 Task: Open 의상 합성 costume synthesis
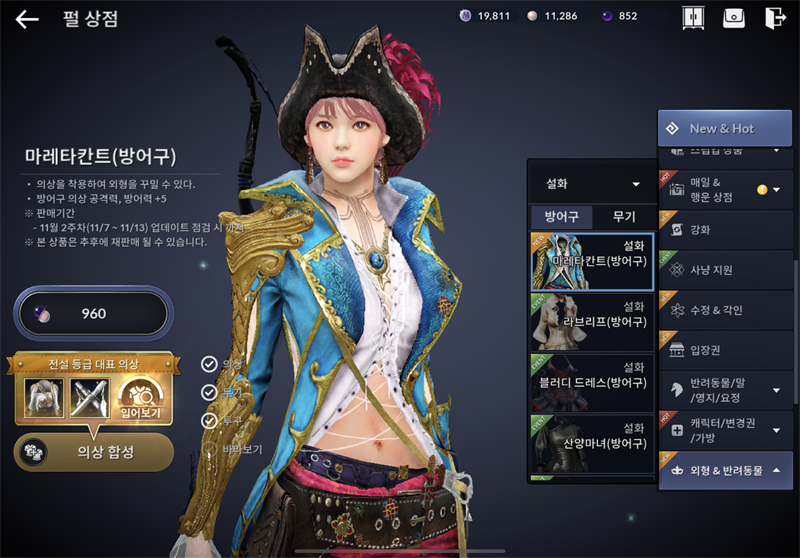tap(94, 452)
